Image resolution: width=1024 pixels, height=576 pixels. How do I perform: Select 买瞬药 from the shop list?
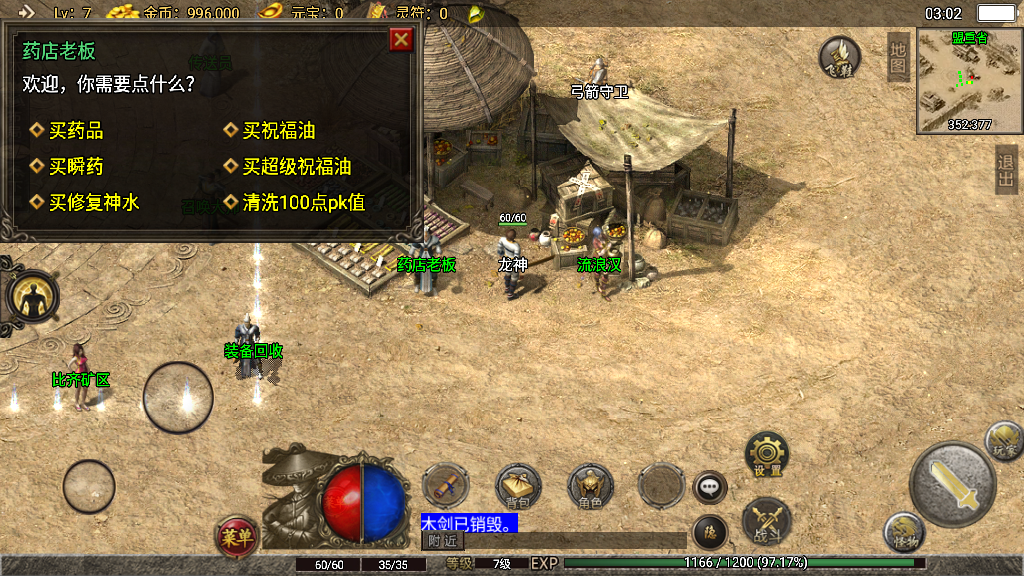coord(75,167)
